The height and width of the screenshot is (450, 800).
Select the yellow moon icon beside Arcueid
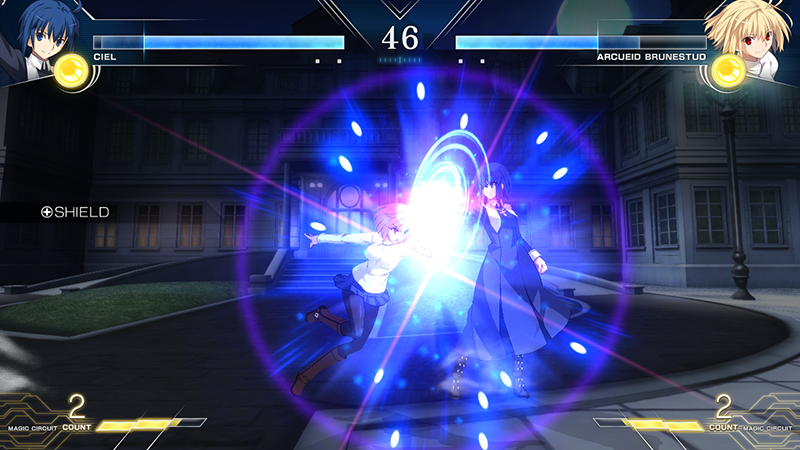click(x=729, y=71)
